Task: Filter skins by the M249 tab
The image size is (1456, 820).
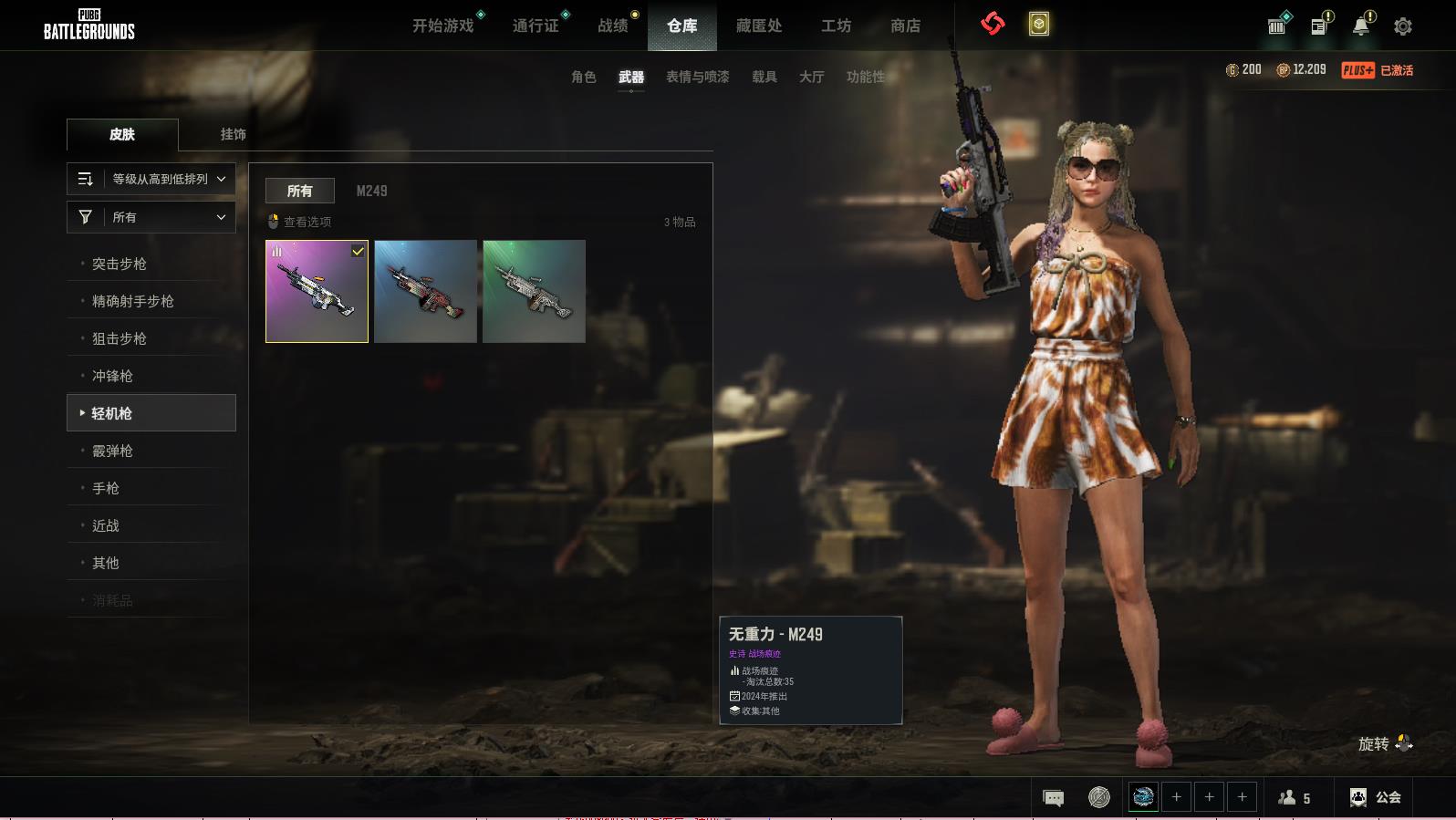Action: [371, 191]
